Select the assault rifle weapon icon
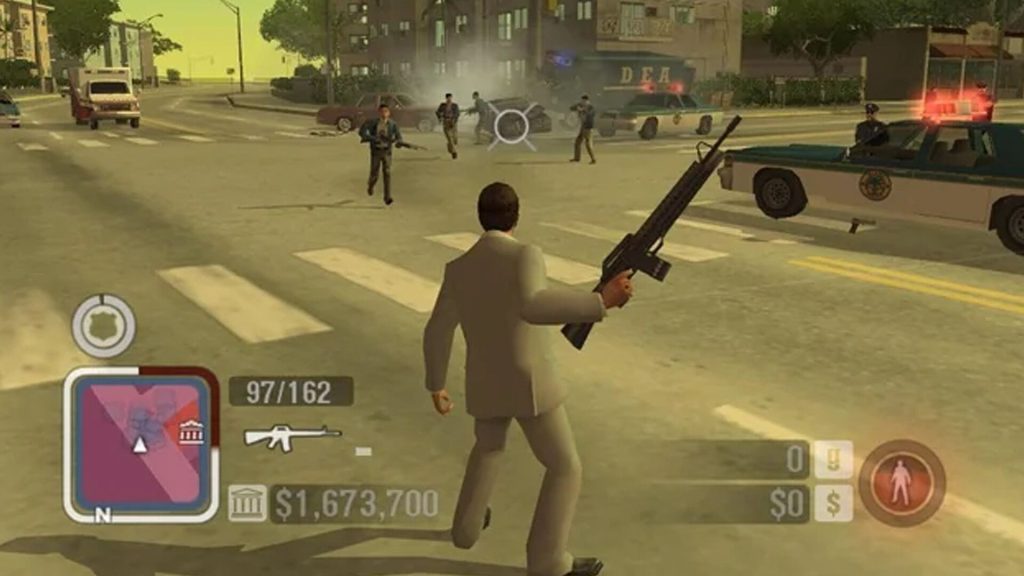This screenshot has width=1024, height=576. click(x=292, y=435)
